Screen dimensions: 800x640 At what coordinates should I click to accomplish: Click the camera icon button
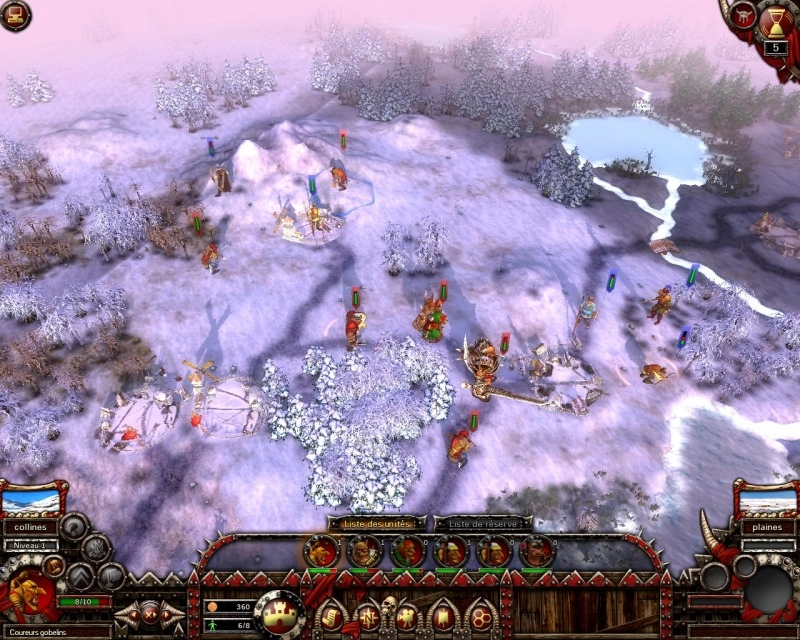(x=407, y=616)
